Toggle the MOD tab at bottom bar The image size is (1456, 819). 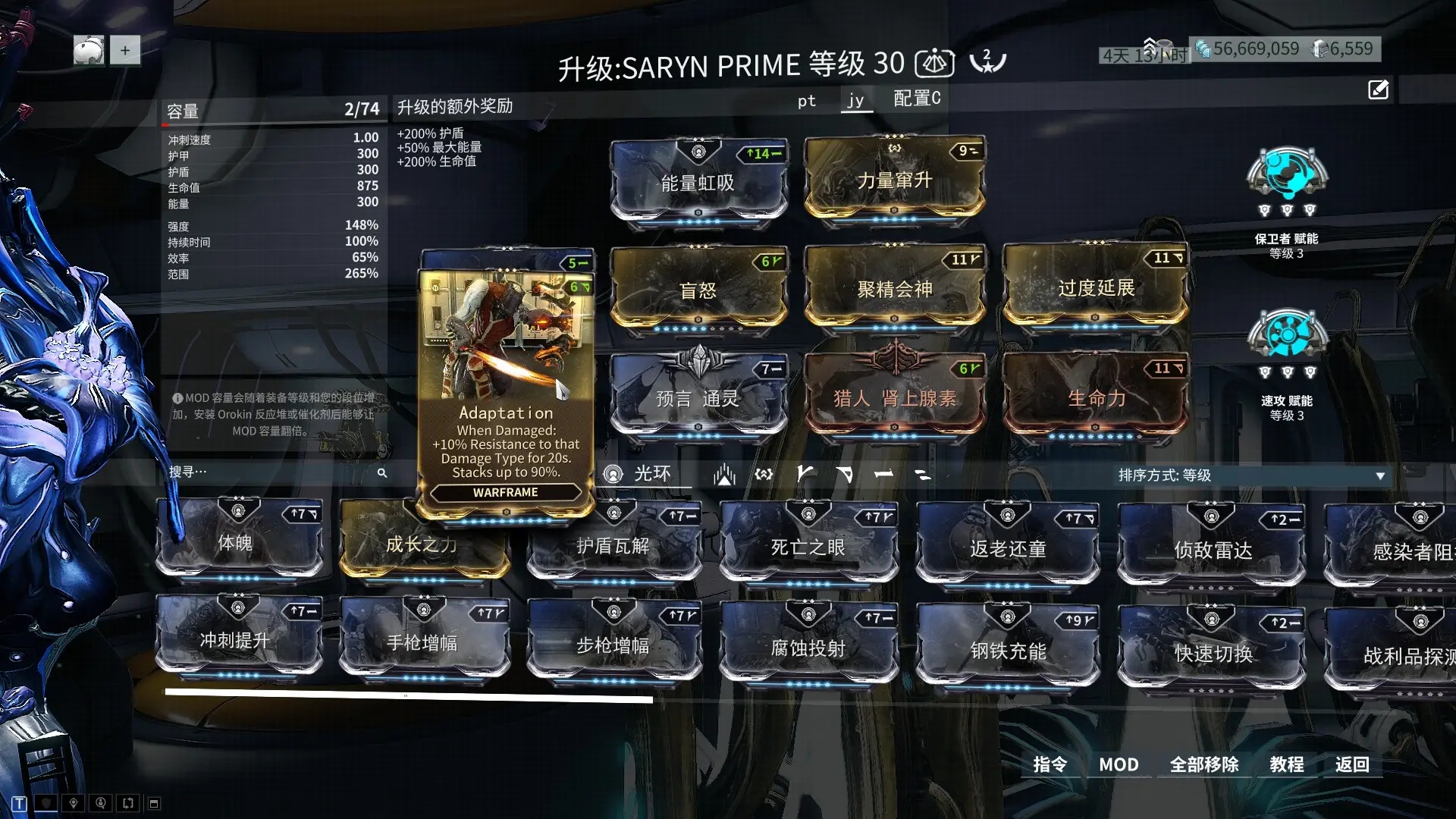click(x=1119, y=764)
